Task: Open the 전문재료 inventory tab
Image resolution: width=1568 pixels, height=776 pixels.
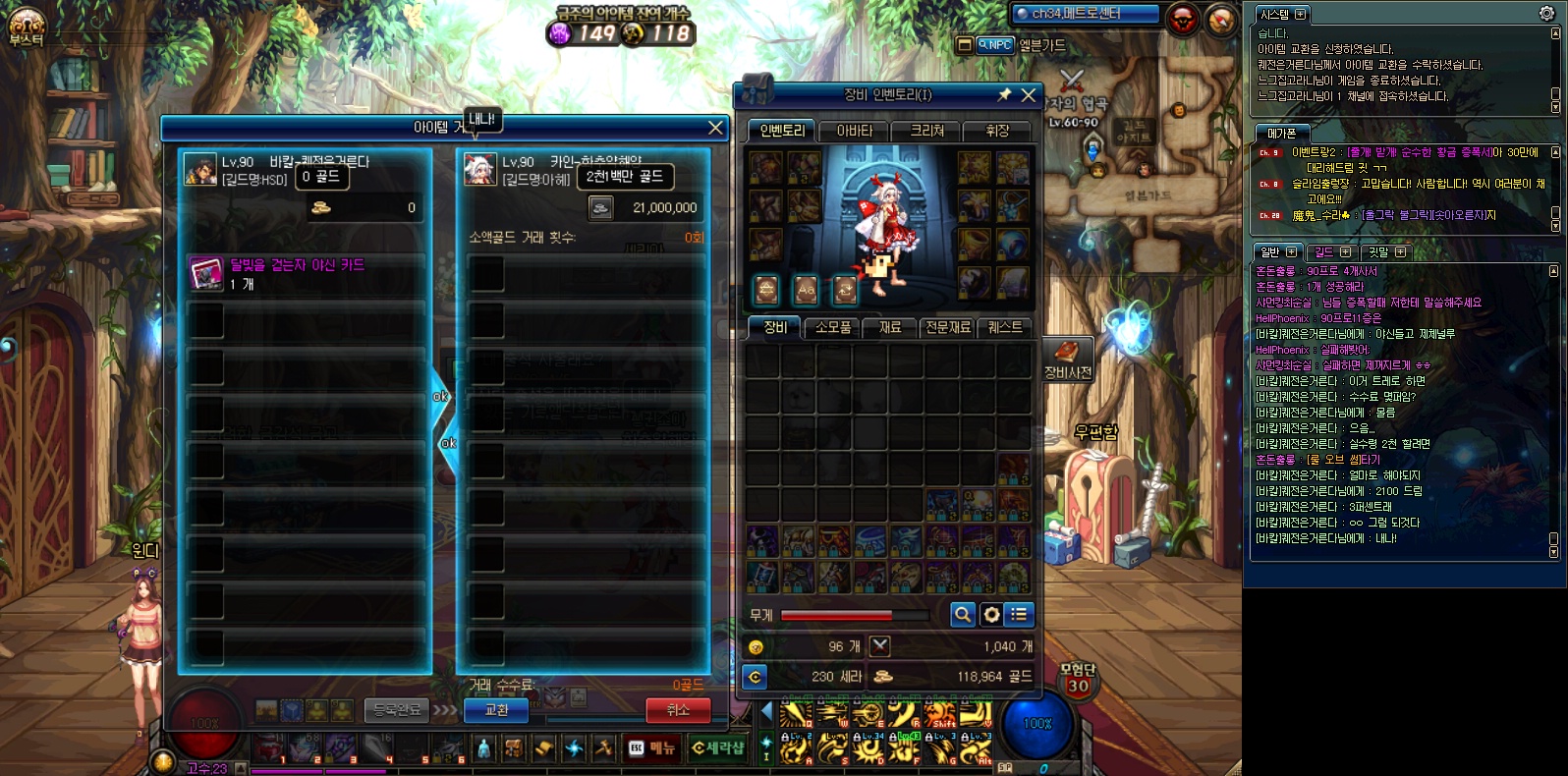Action: [947, 327]
